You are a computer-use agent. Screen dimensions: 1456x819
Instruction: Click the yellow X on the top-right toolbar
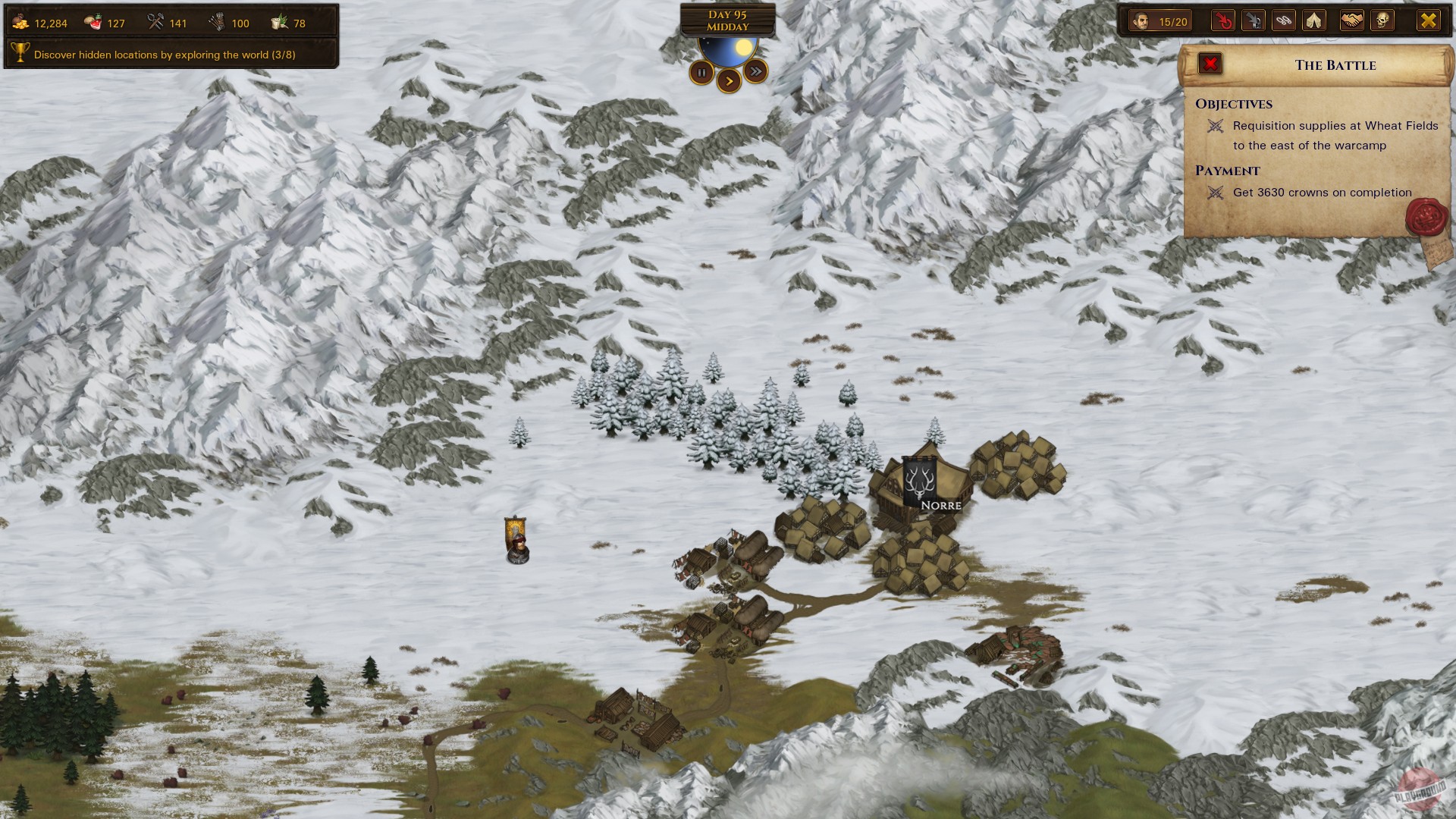tap(1429, 20)
